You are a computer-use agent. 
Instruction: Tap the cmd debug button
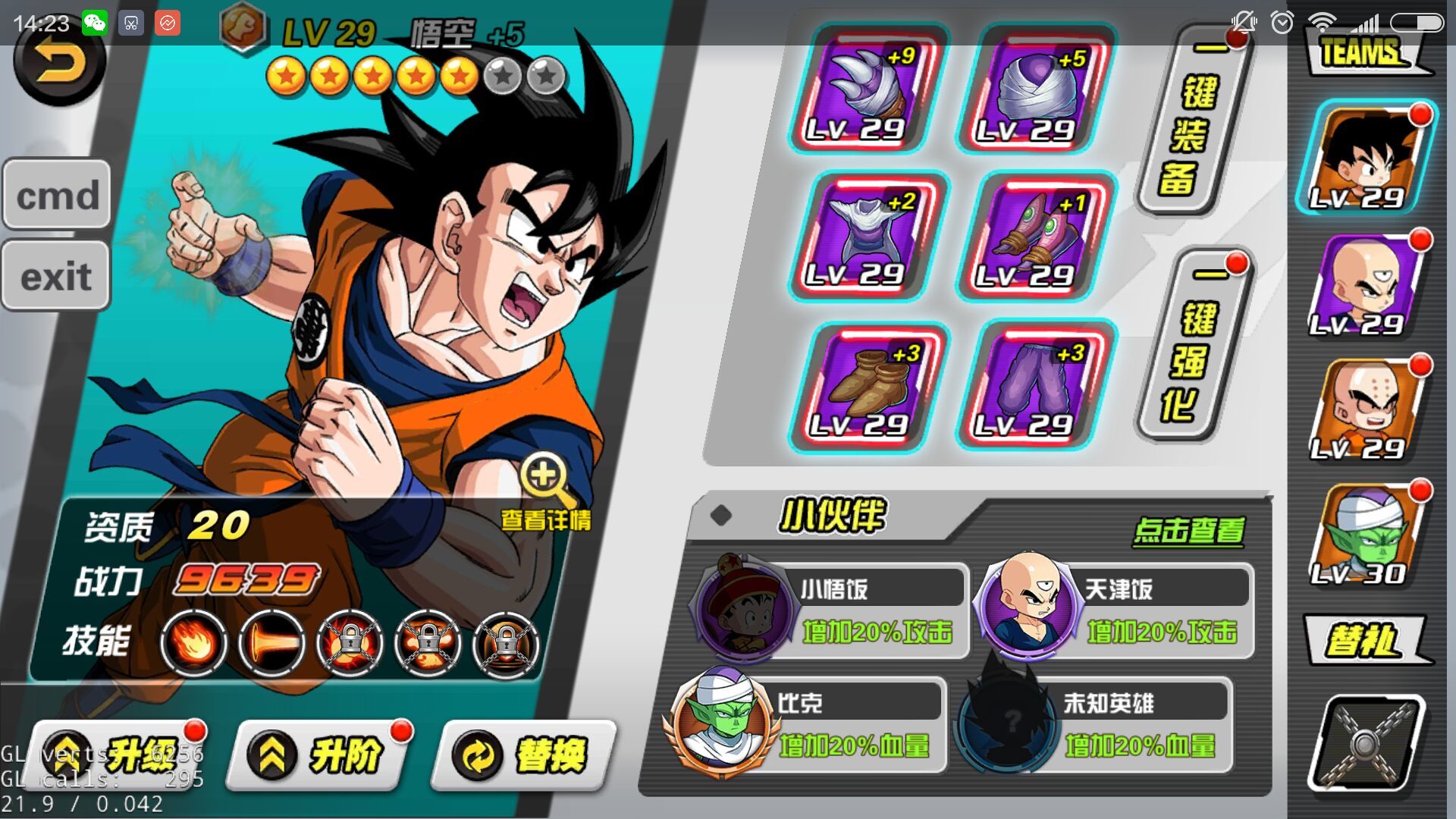point(57,195)
